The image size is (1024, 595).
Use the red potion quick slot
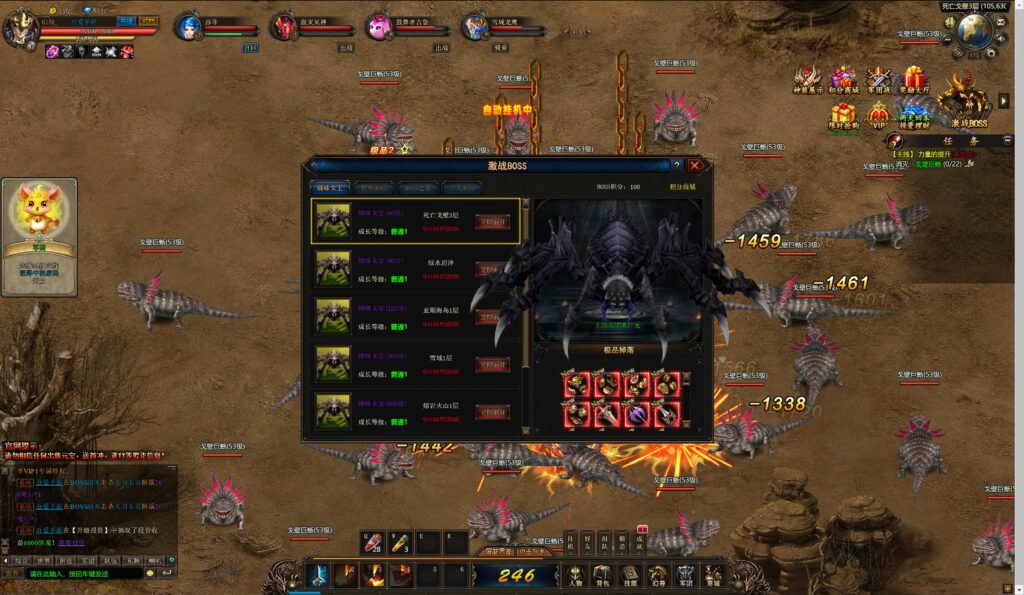(372, 542)
